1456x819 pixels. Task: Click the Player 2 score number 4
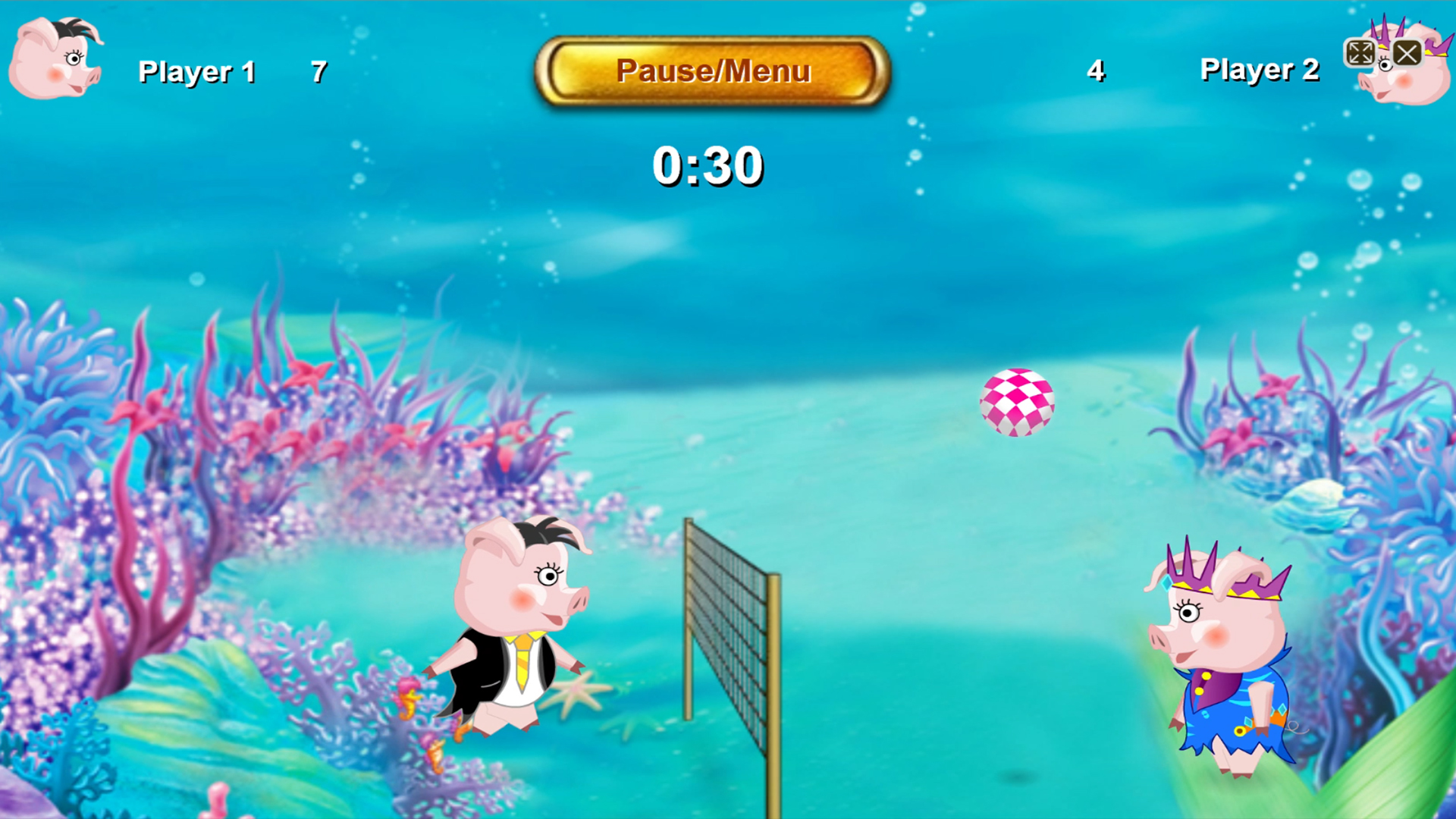(x=1095, y=71)
